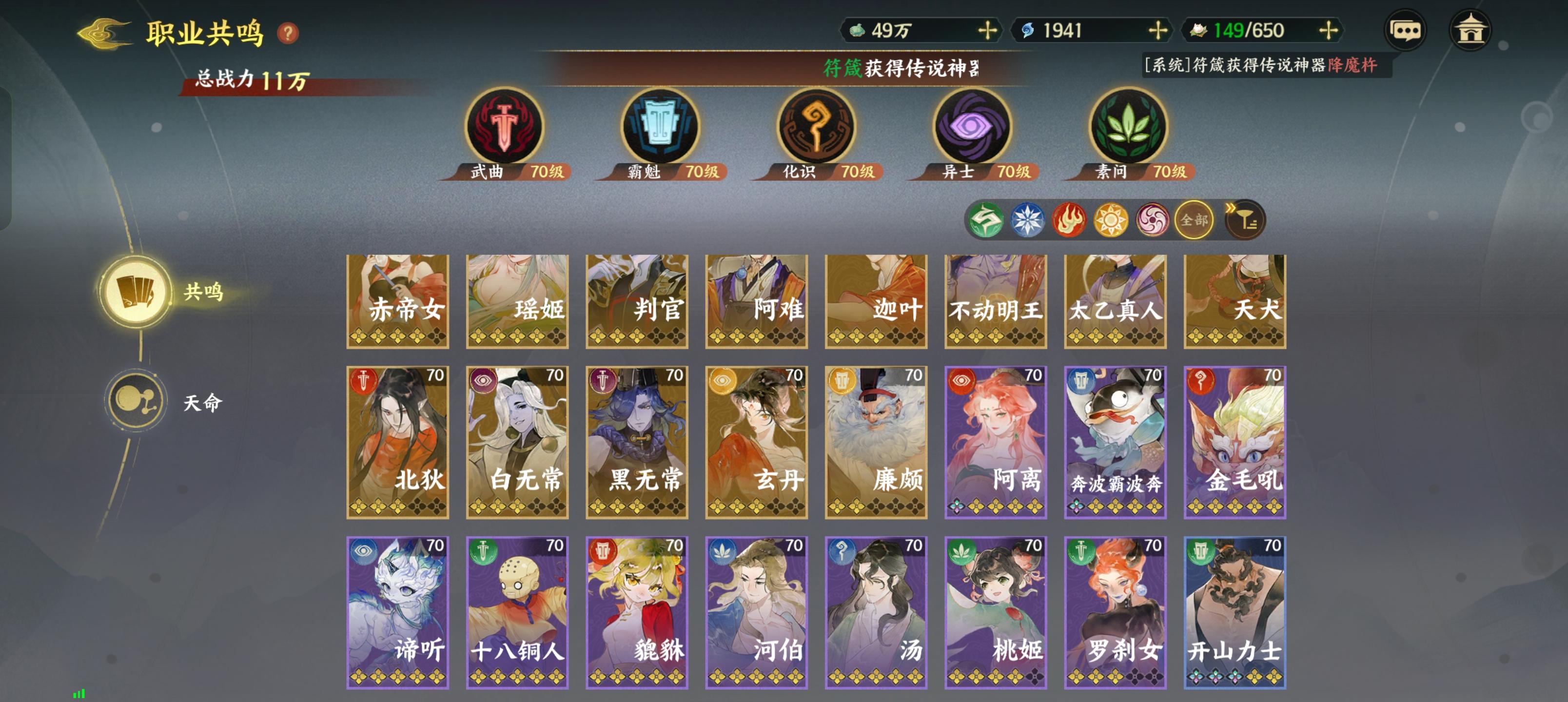Select the 异士 class icon
Image resolution: width=1568 pixels, height=702 pixels.
(970, 127)
